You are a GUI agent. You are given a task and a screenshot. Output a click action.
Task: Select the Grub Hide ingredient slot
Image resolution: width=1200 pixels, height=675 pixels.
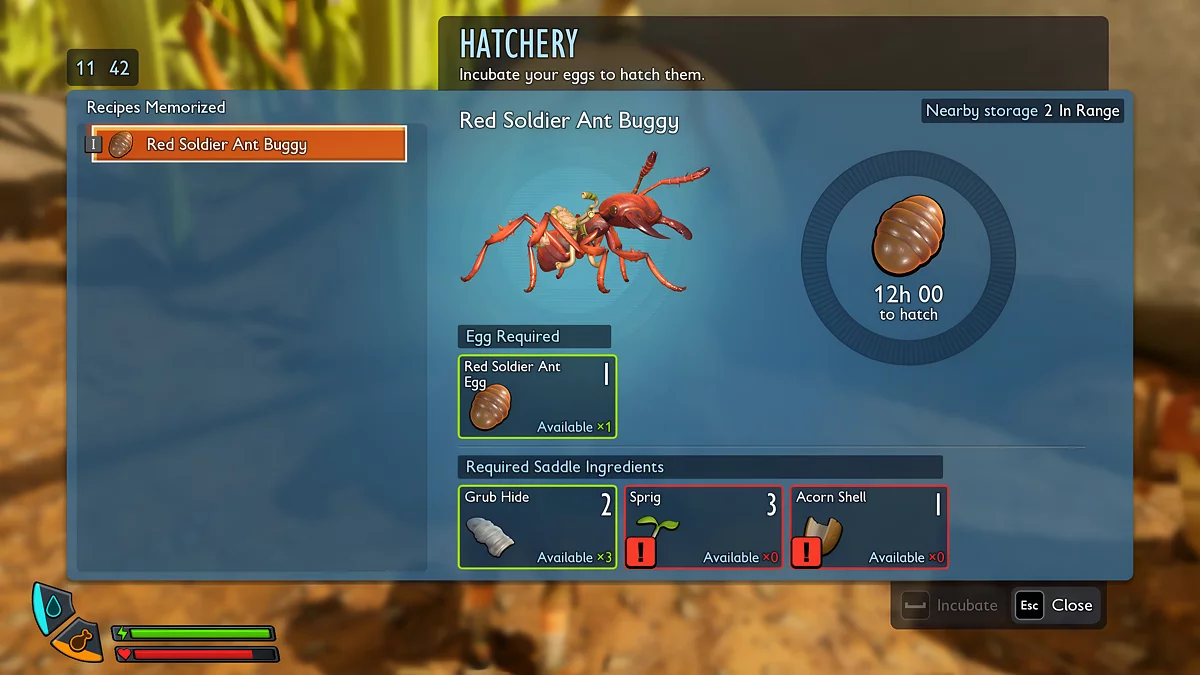[x=538, y=527]
